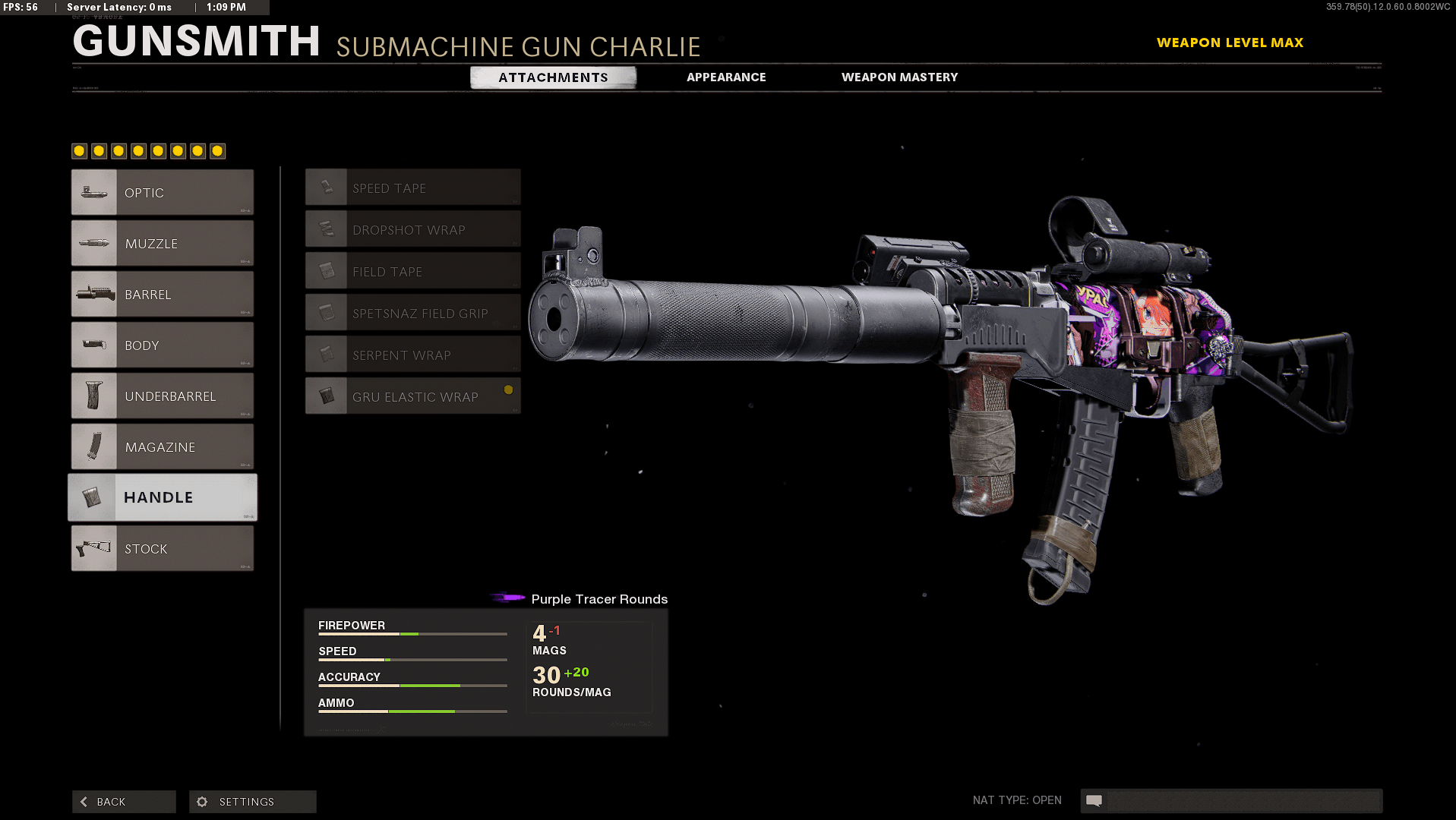Open the Underbarrel attachments list

click(x=163, y=396)
